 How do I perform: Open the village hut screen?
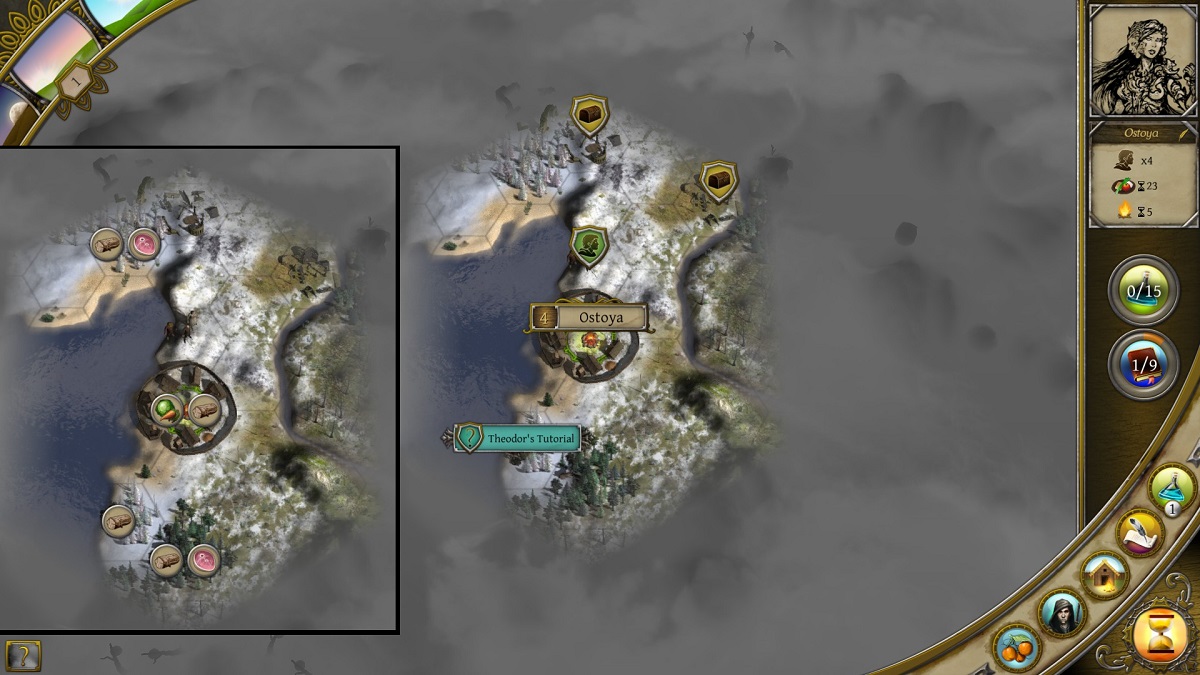point(1105,575)
